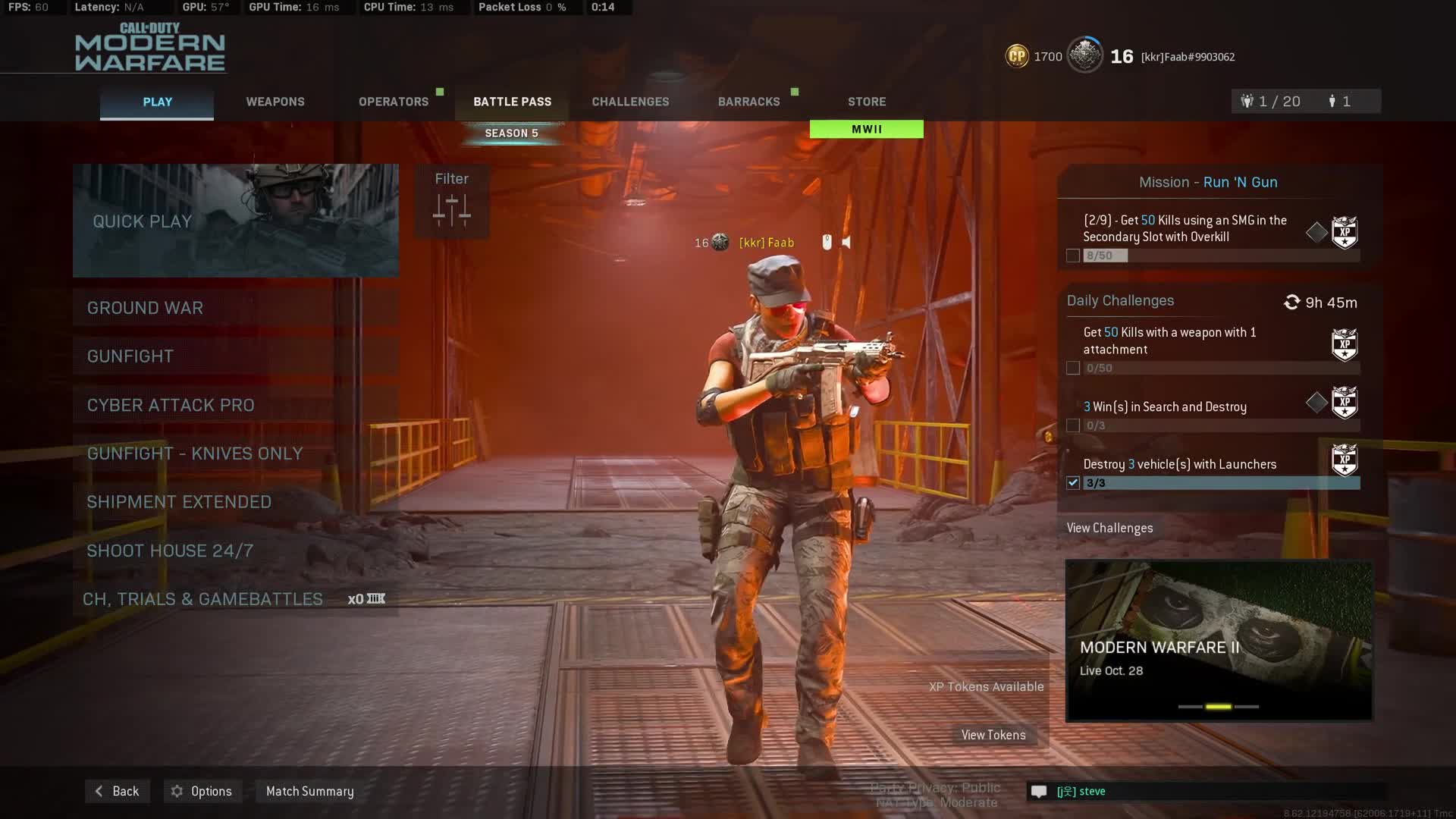
Task: Open CH, Trials & GameBattles
Action: tap(236, 599)
